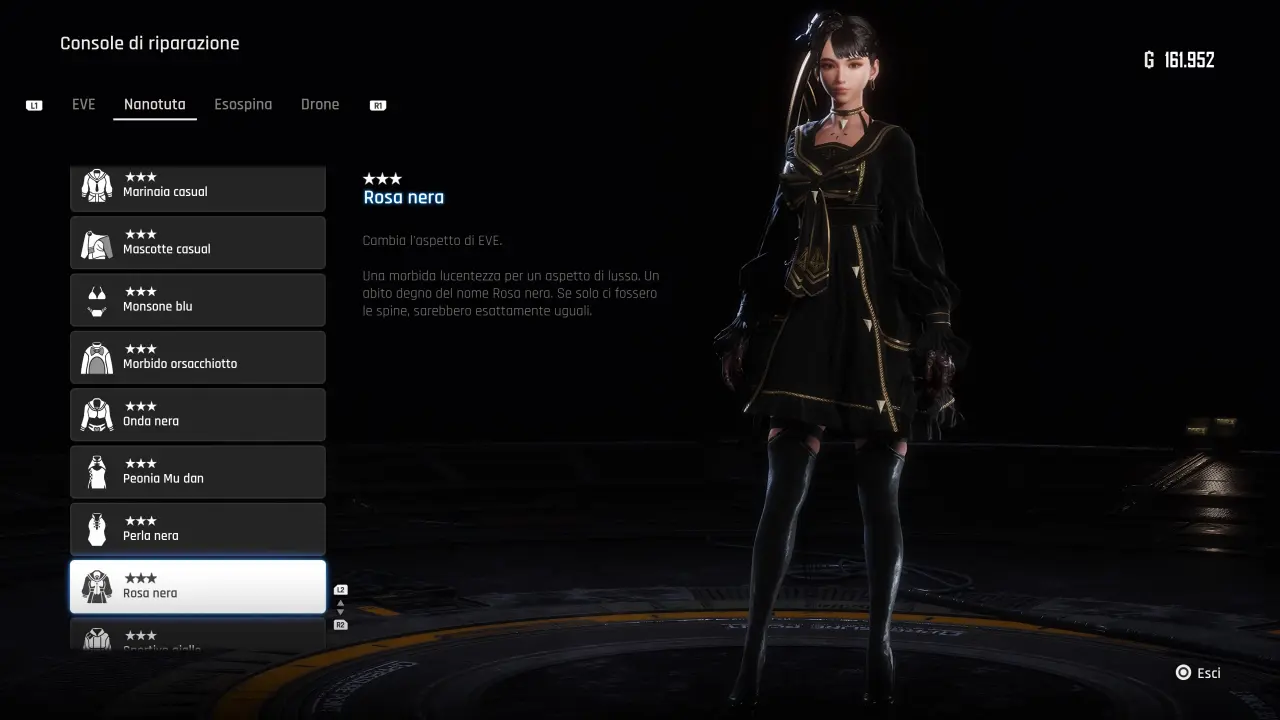Select the Monsone blu swimsuit icon

coord(96,300)
